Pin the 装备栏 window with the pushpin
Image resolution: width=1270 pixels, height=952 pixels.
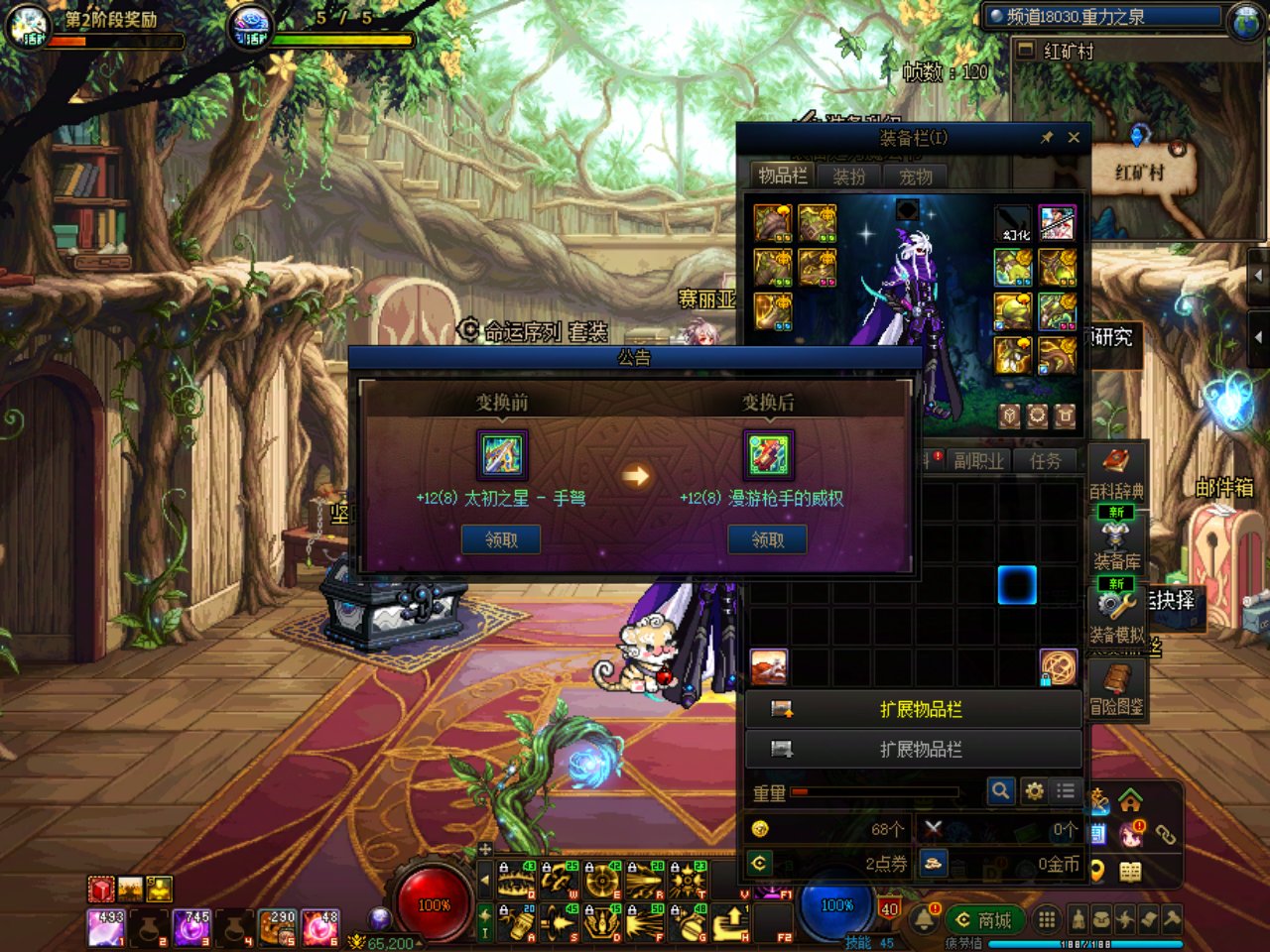pos(1047,138)
